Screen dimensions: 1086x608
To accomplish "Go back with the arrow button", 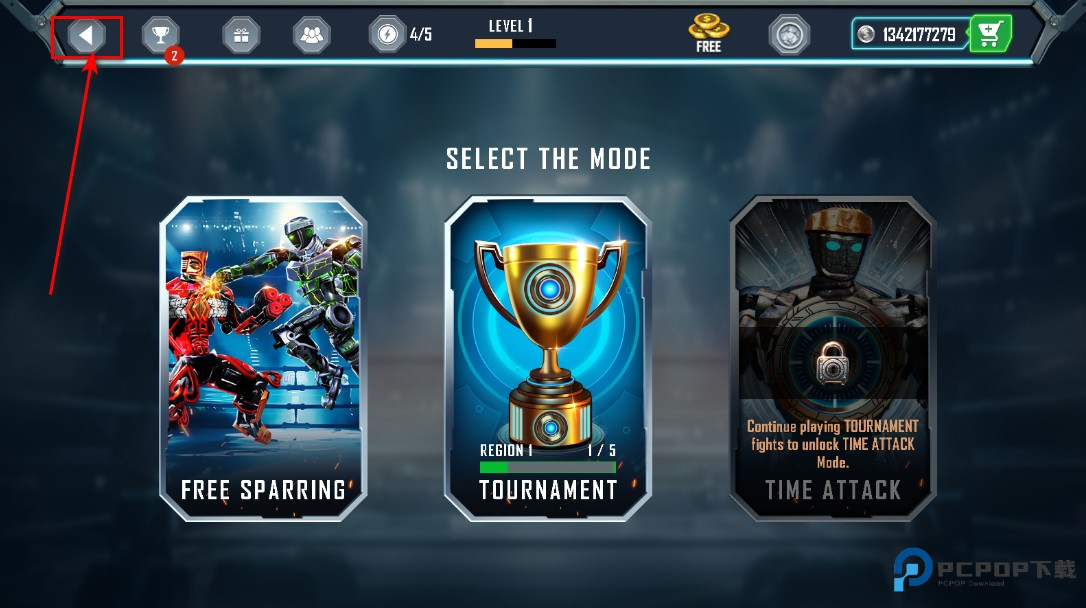I will [87, 36].
